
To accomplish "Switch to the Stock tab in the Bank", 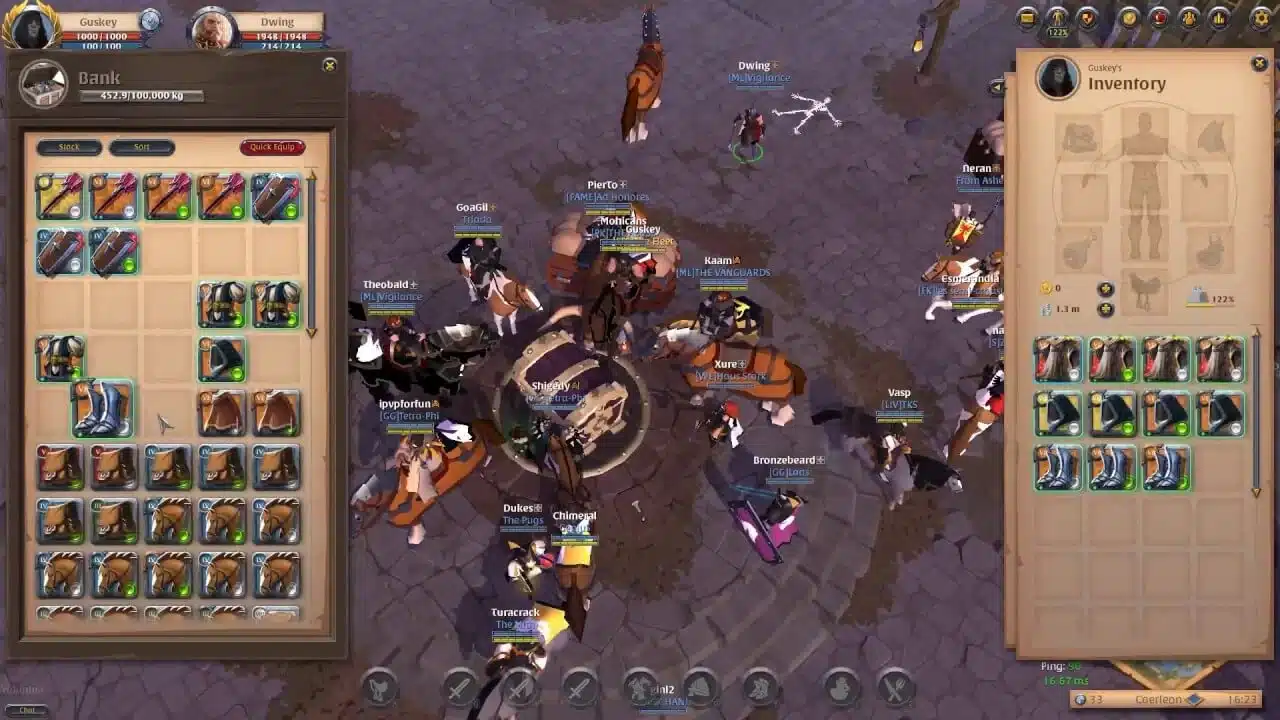I will tap(68, 147).
